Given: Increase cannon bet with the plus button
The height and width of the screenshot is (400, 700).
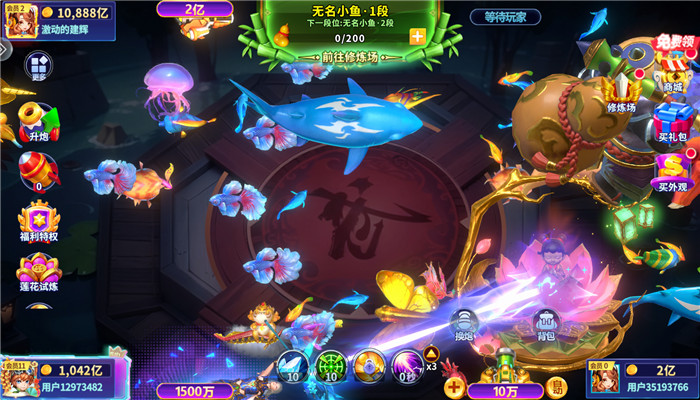Looking at the screenshot, I should click(455, 386).
